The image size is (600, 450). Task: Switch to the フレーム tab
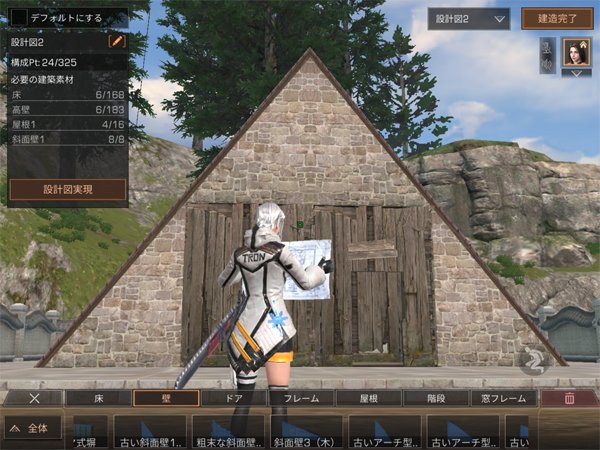301,398
